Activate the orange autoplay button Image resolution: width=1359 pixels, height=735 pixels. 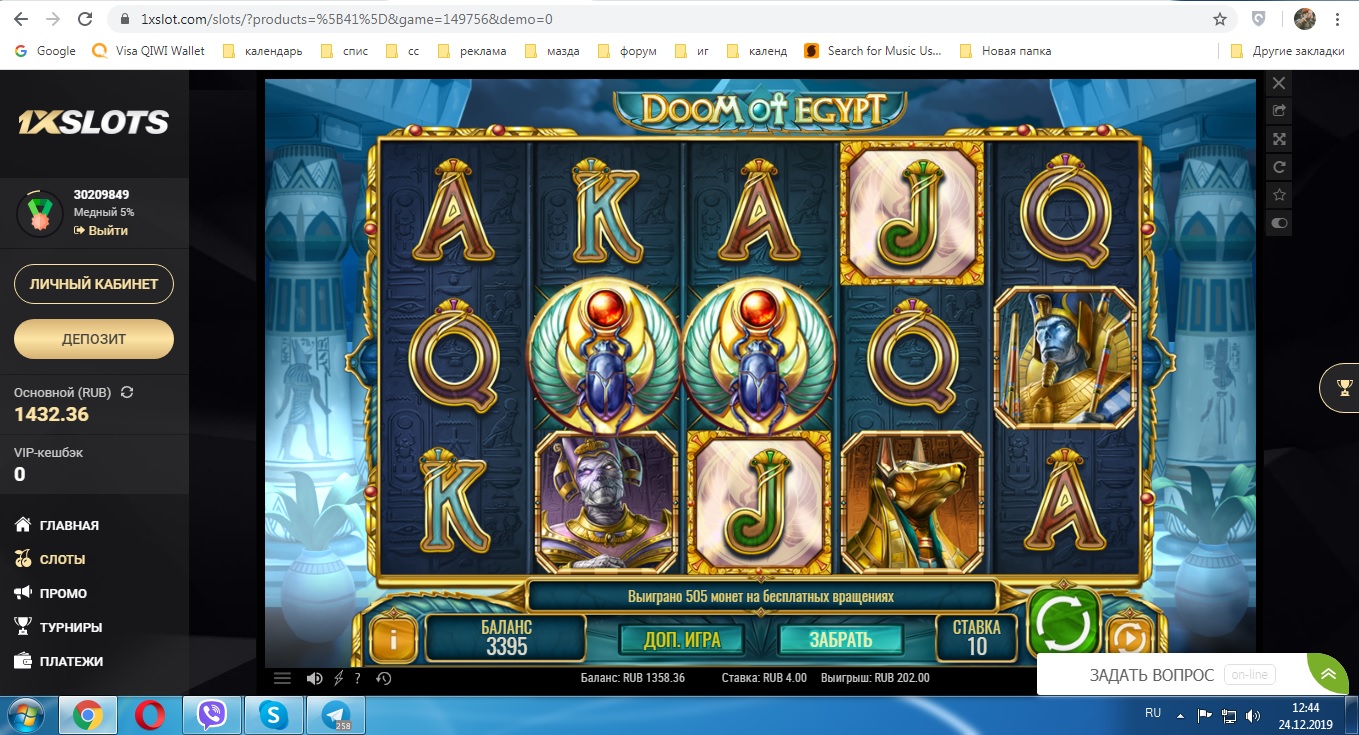(x=1130, y=638)
